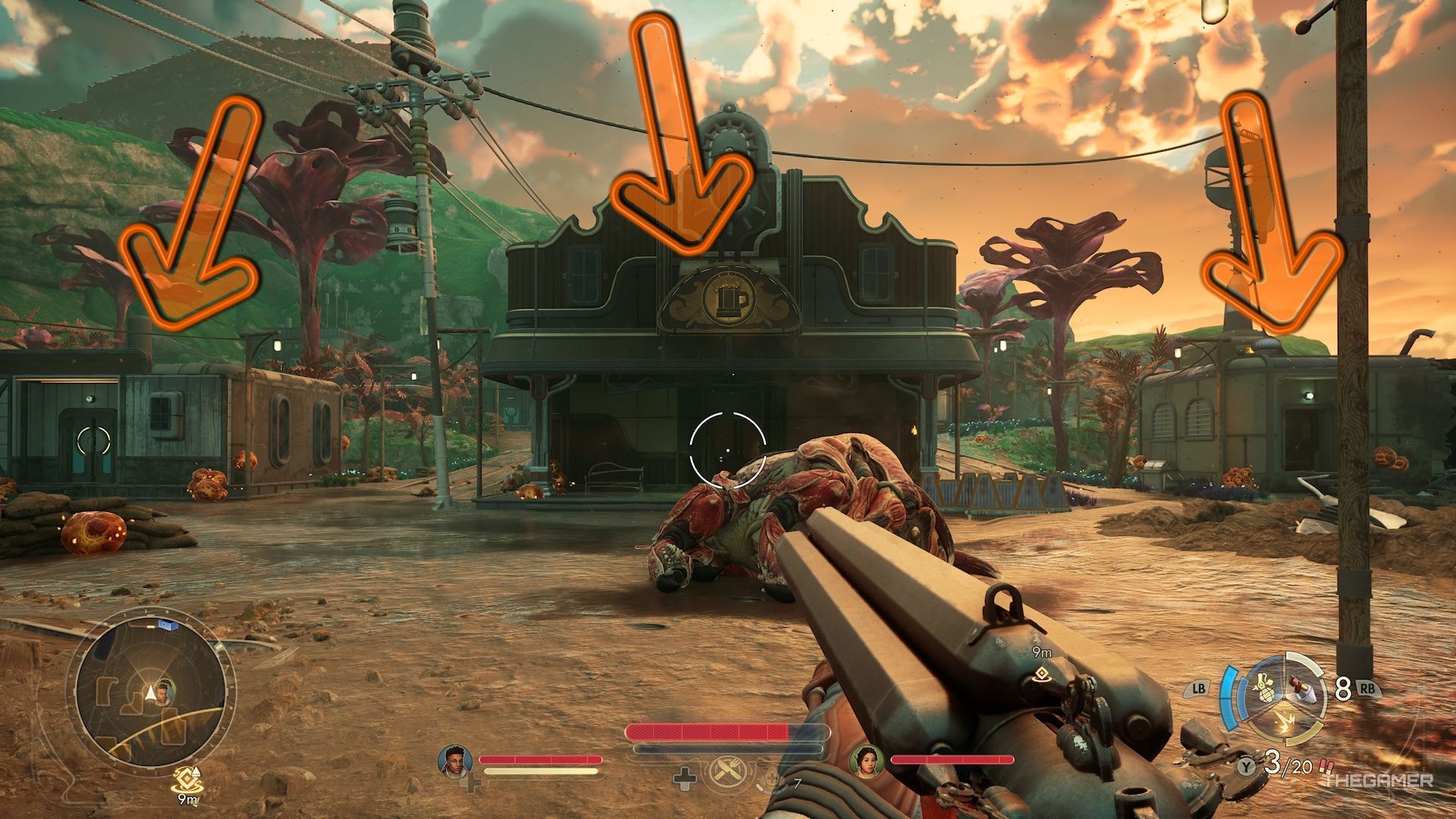Choose the grenade slot in the ability wheel
This screenshot has width=1456, height=819.
pyautogui.click(x=1263, y=687)
